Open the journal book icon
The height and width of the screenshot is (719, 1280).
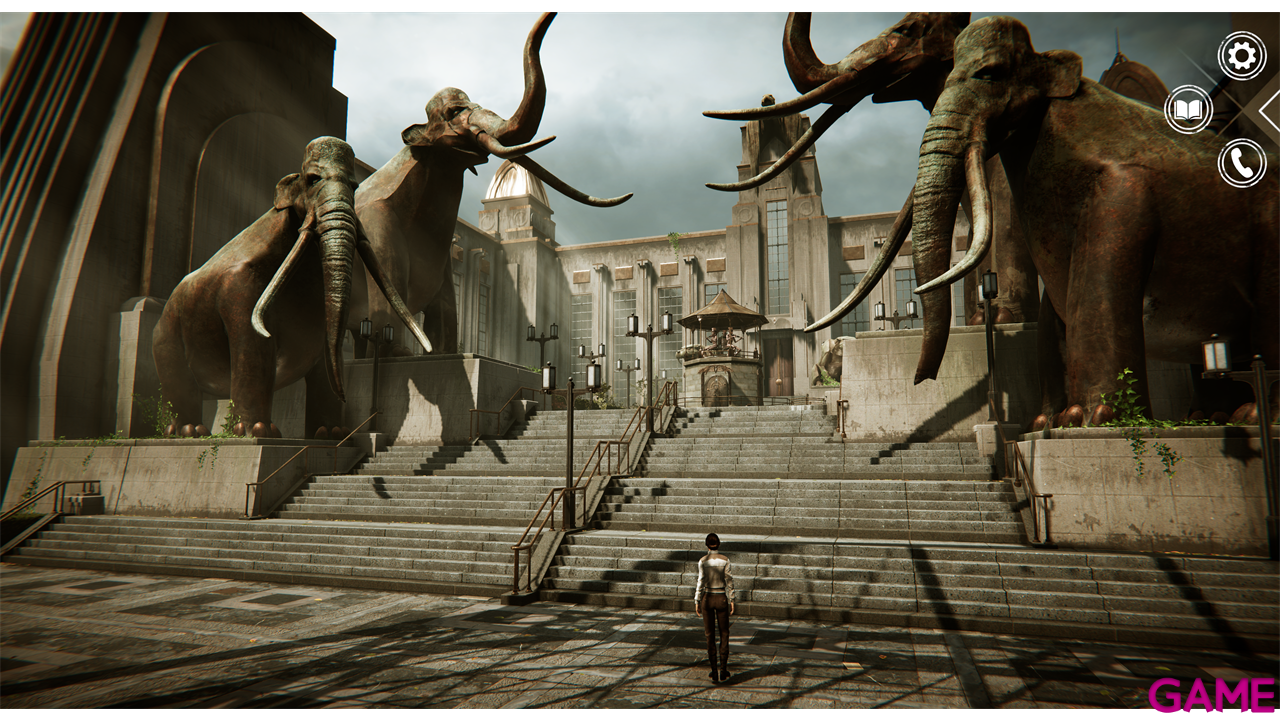pyautogui.click(x=1188, y=109)
